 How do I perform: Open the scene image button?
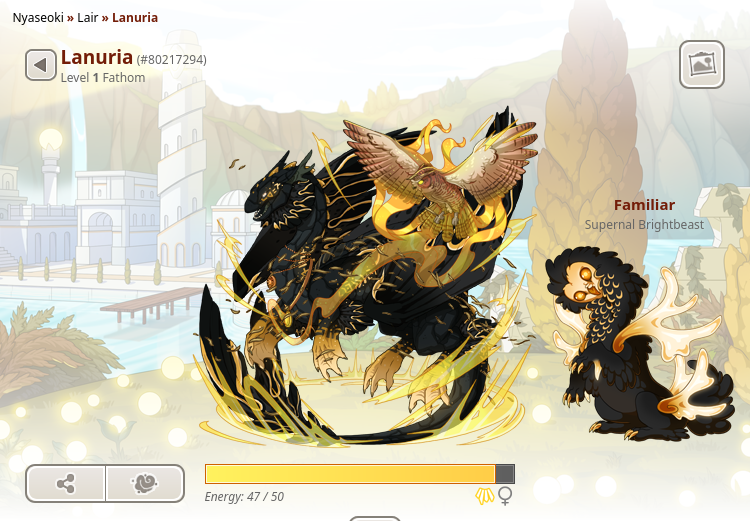click(702, 65)
